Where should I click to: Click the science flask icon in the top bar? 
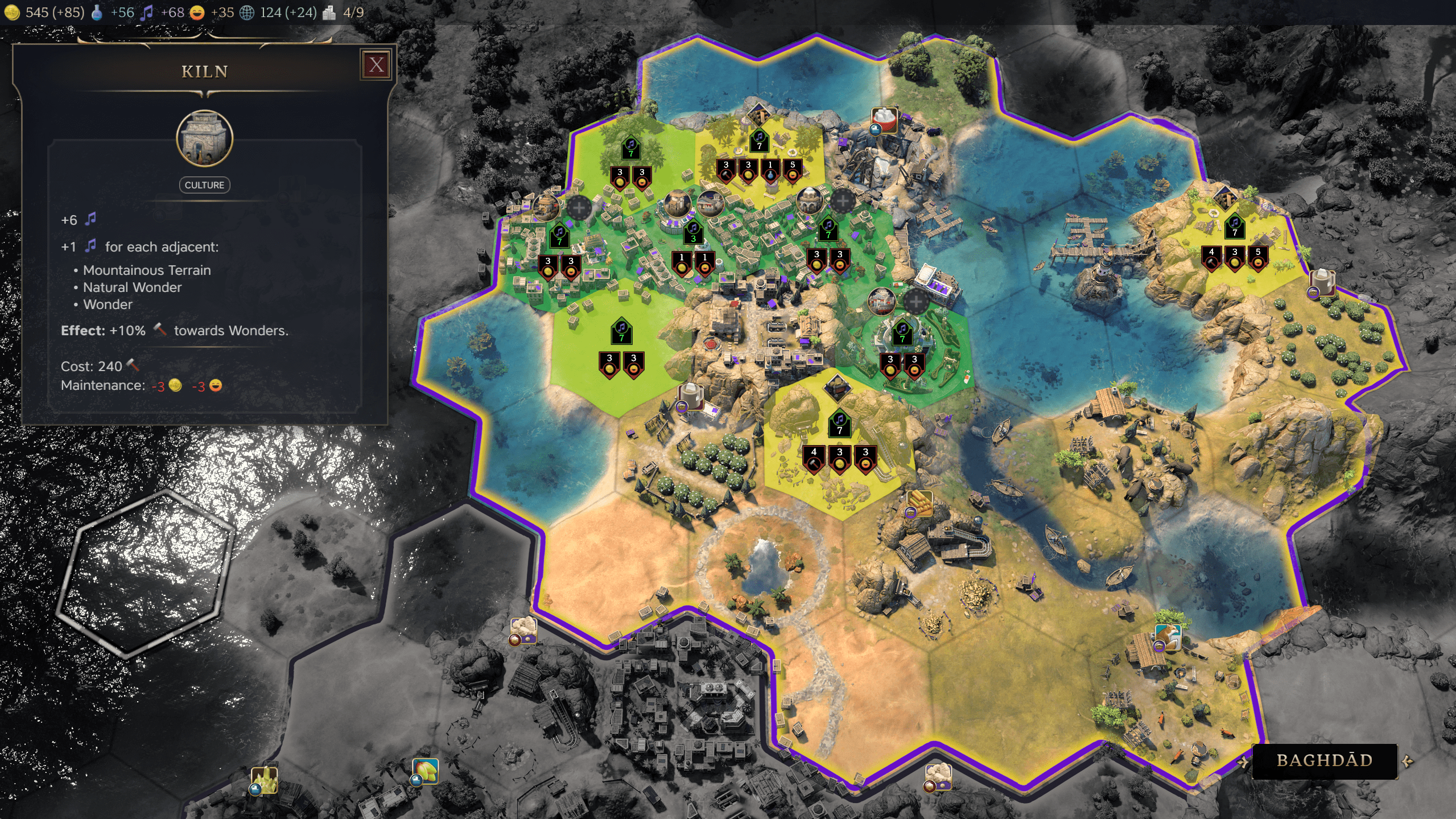click(x=97, y=13)
